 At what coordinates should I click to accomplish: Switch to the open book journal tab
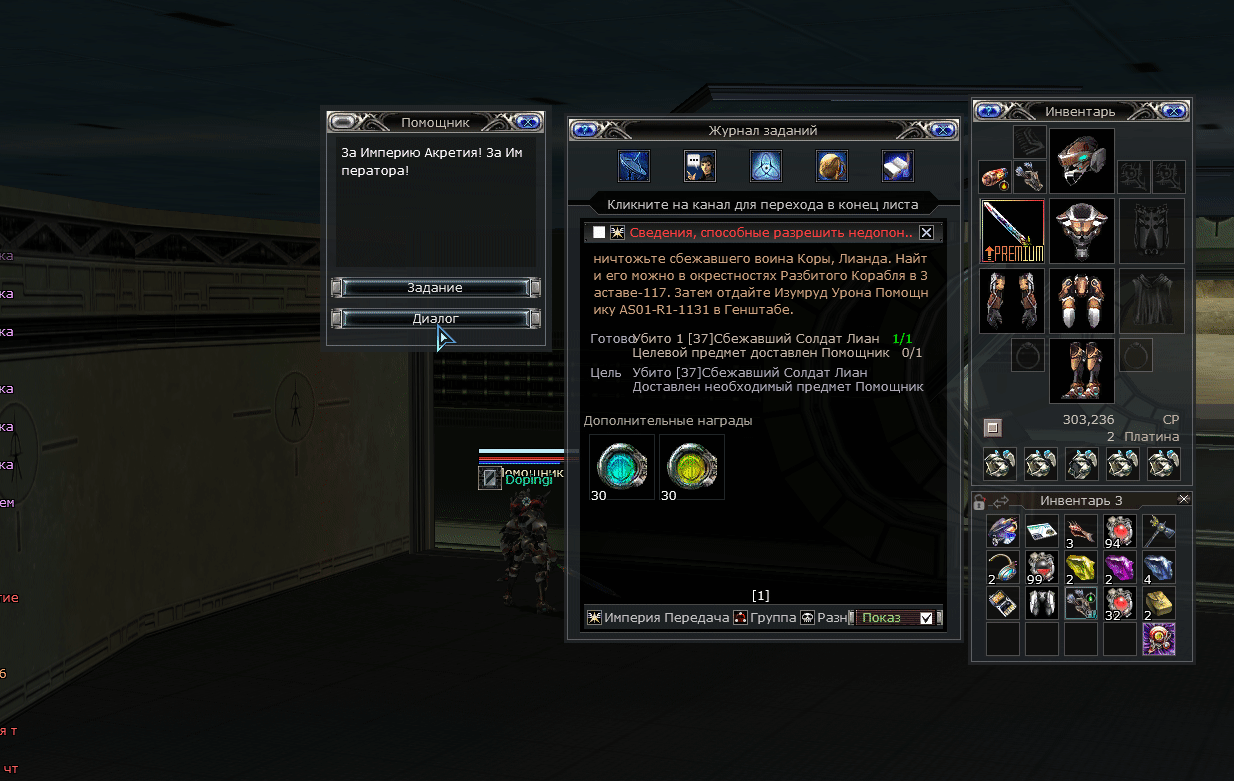(898, 166)
